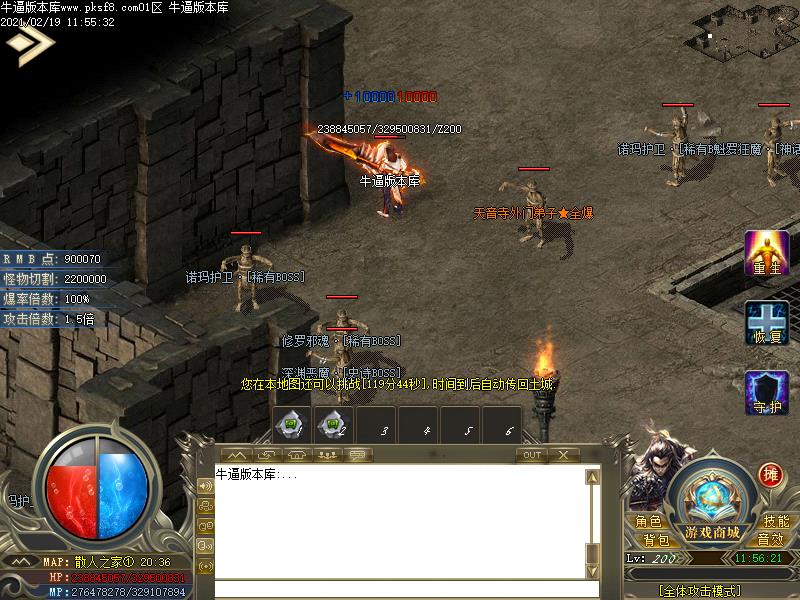
Task: Toggle the speaker chat channel button
Action: pyautogui.click(x=206, y=485)
